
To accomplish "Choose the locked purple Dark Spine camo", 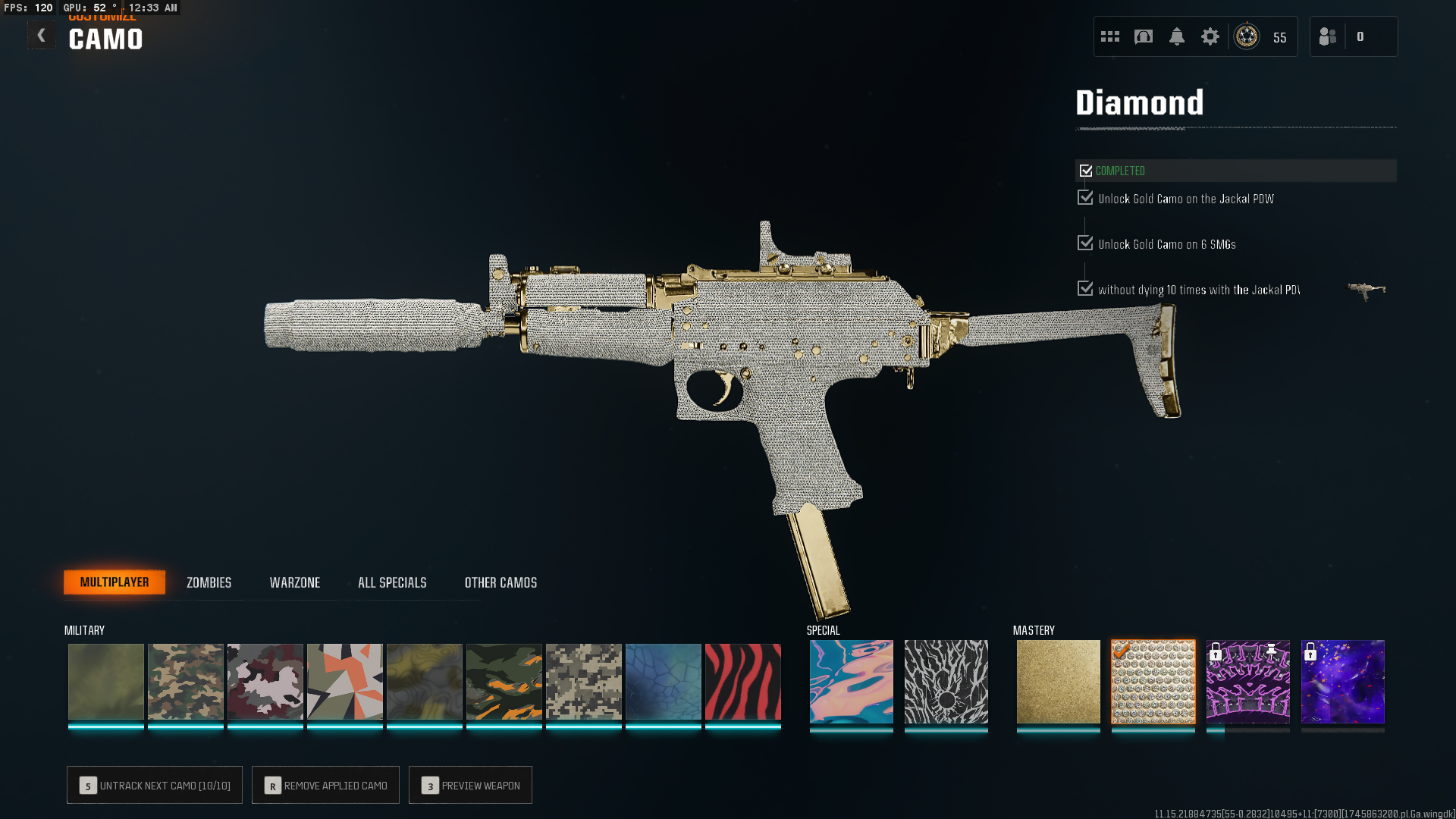I will point(1247,681).
